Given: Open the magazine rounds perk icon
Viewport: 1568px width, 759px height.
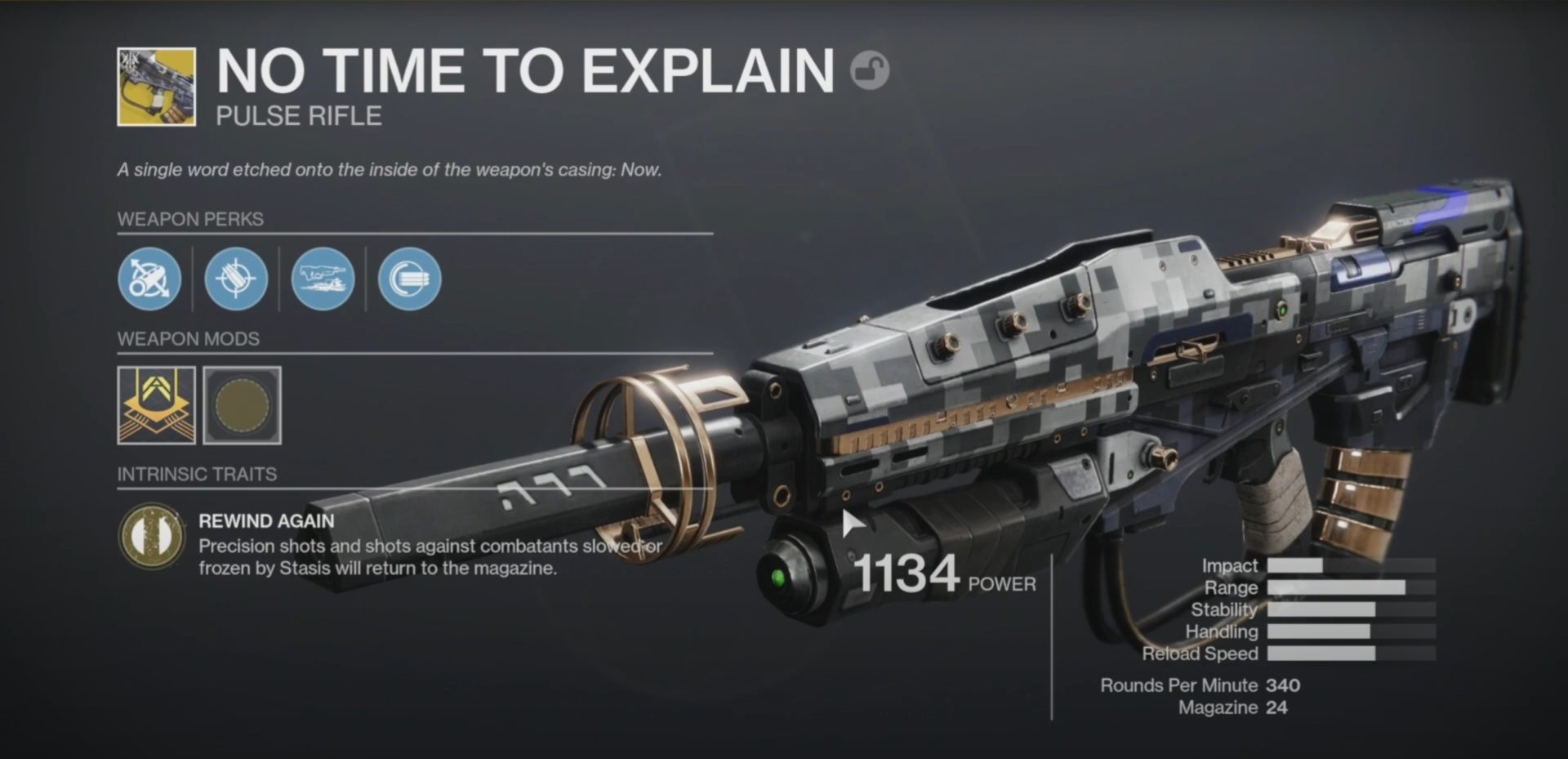Looking at the screenshot, I should [x=237, y=280].
